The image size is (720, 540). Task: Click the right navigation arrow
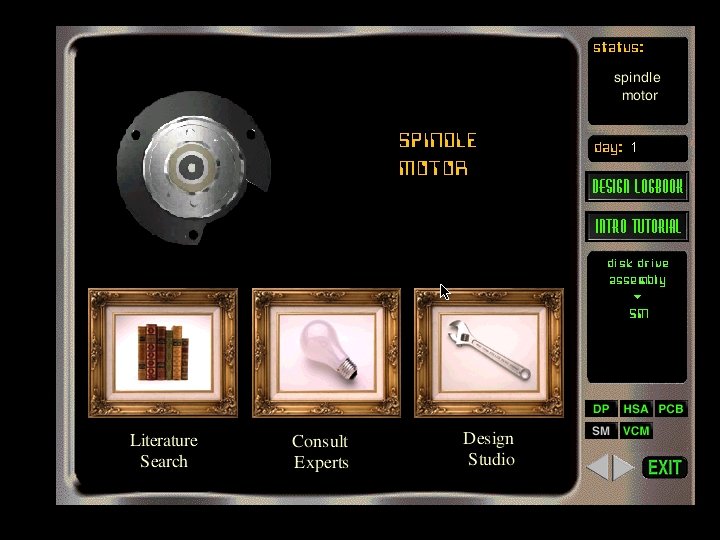click(x=624, y=467)
